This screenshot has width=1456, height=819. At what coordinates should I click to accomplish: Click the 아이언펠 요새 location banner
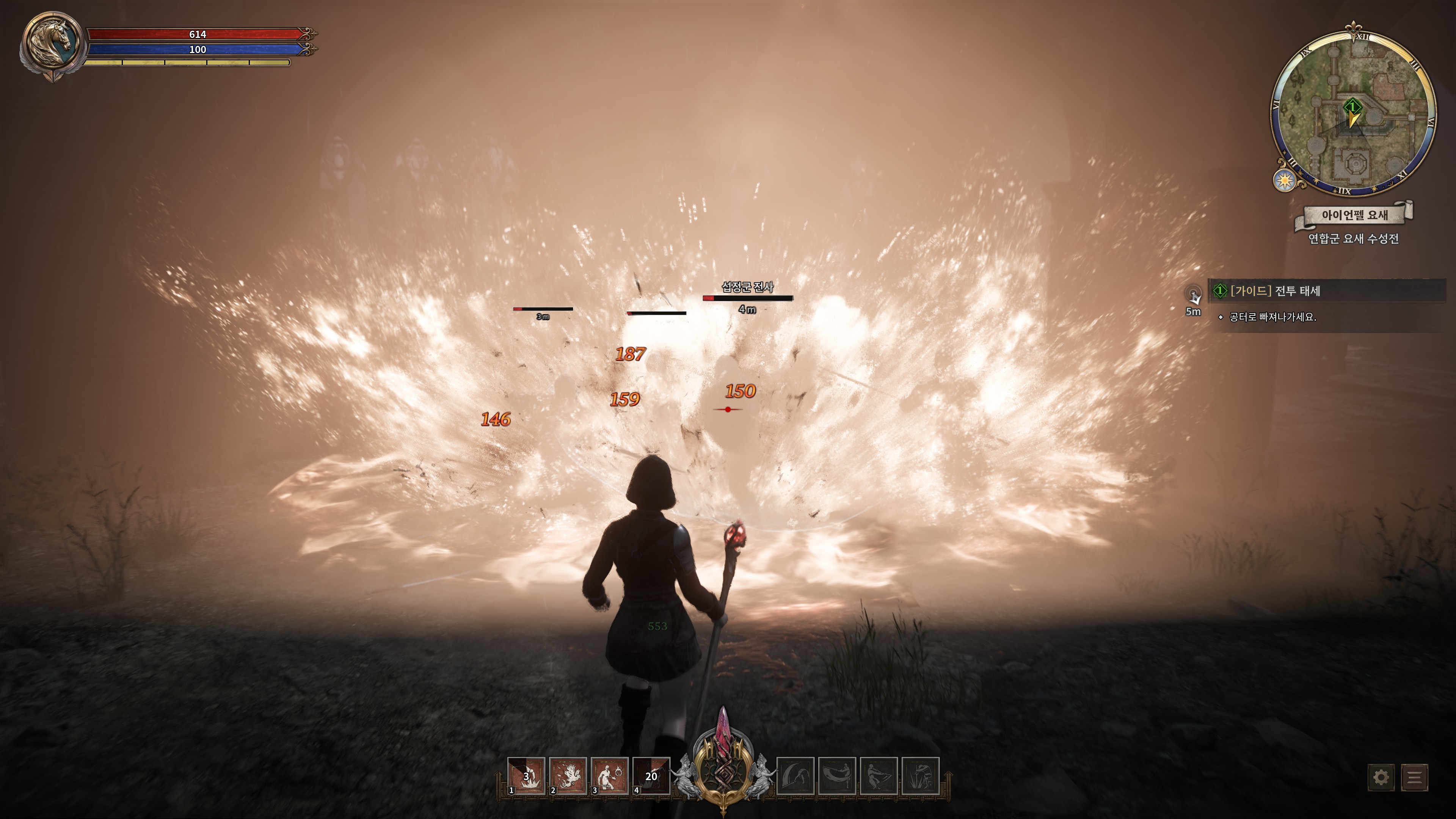coord(1354,215)
